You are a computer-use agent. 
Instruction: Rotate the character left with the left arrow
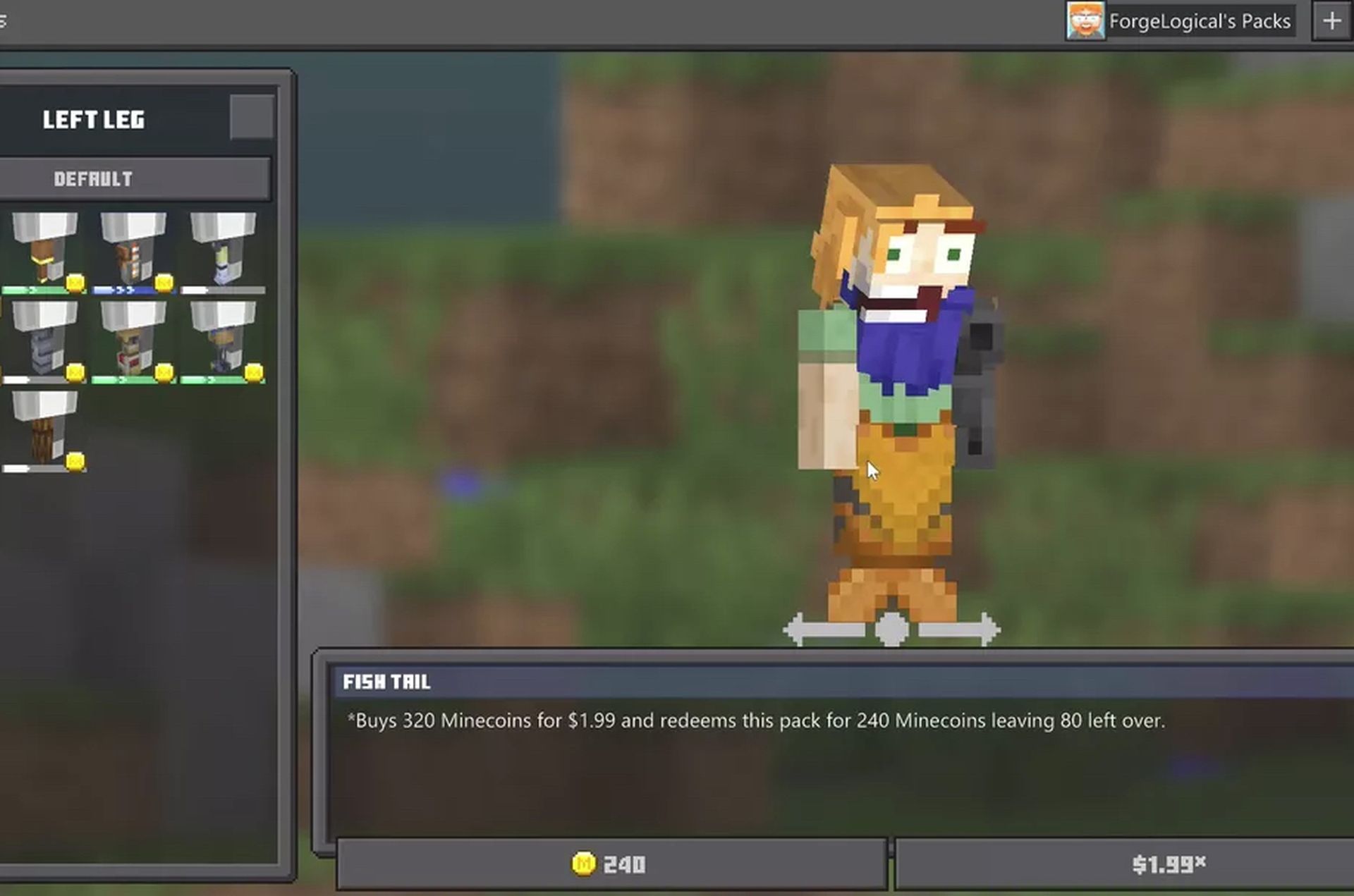point(797,628)
